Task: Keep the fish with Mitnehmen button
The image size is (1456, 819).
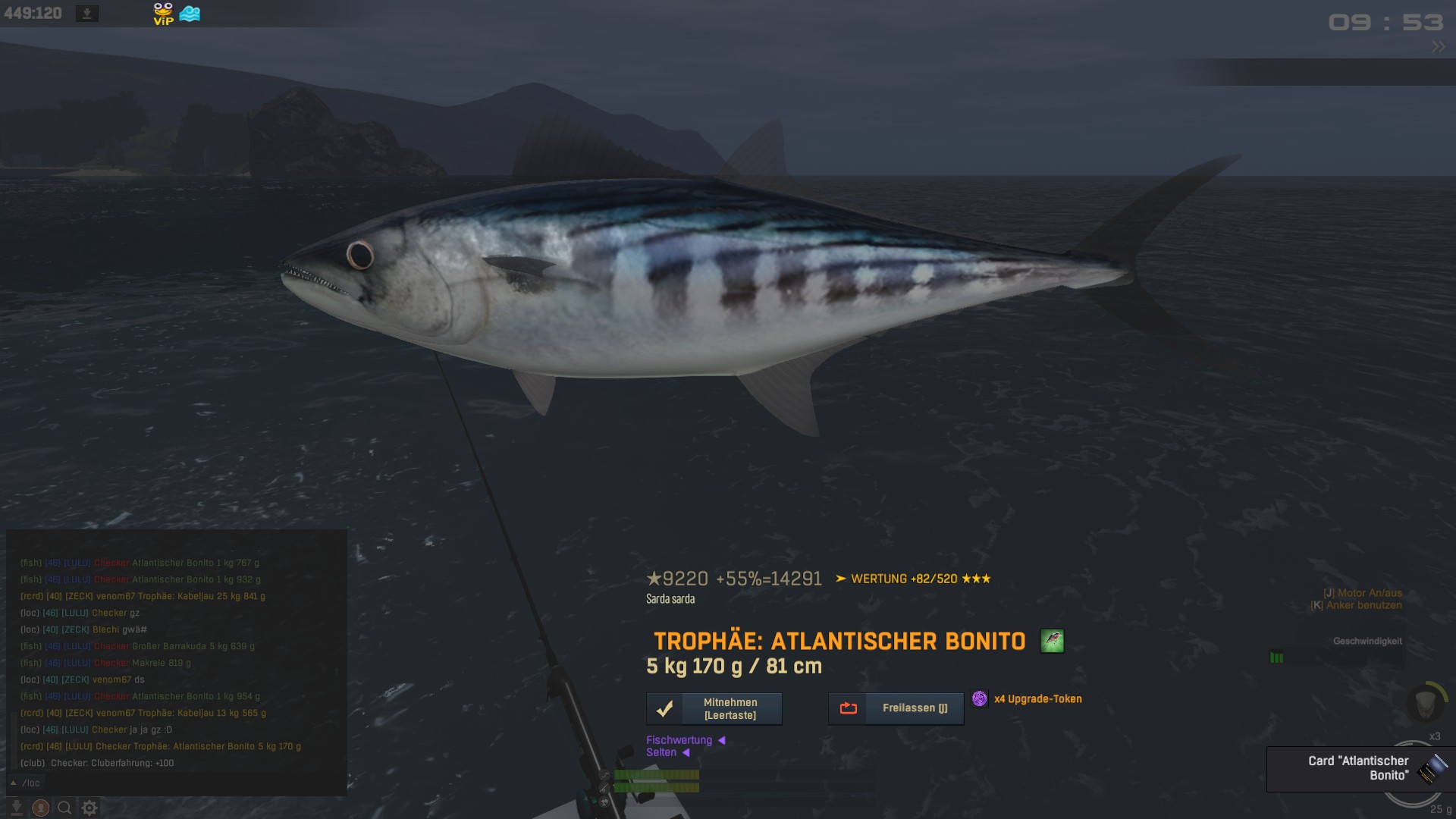Action: coord(714,709)
